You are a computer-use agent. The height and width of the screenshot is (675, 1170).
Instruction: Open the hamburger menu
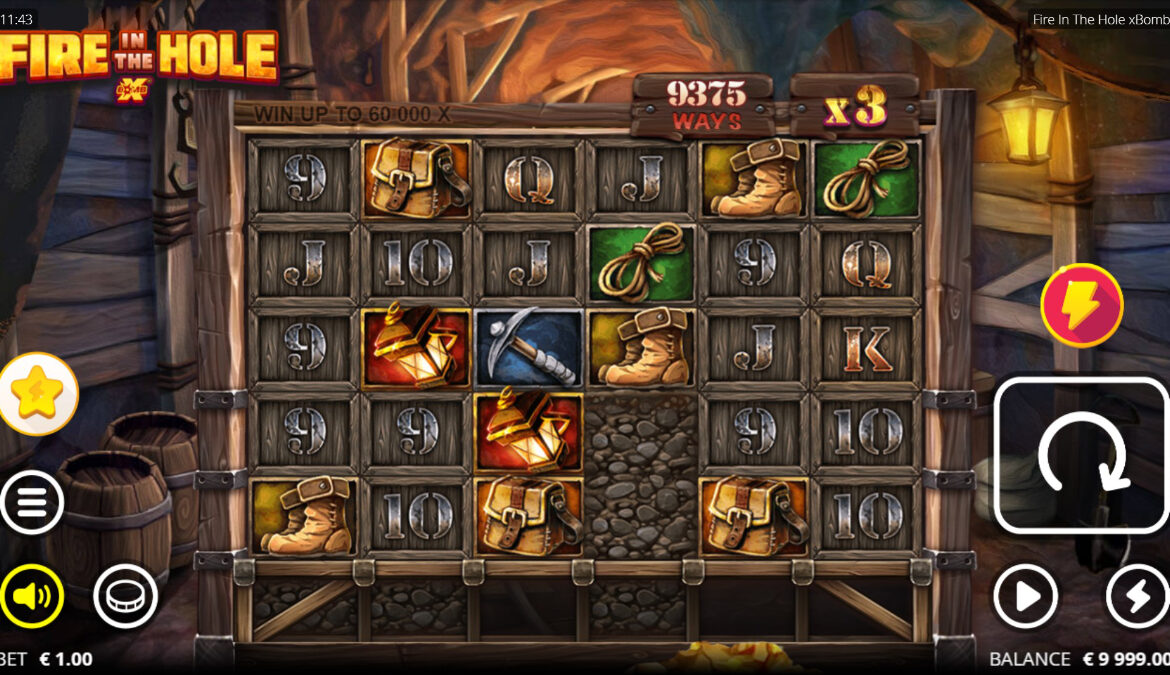(x=32, y=502)
